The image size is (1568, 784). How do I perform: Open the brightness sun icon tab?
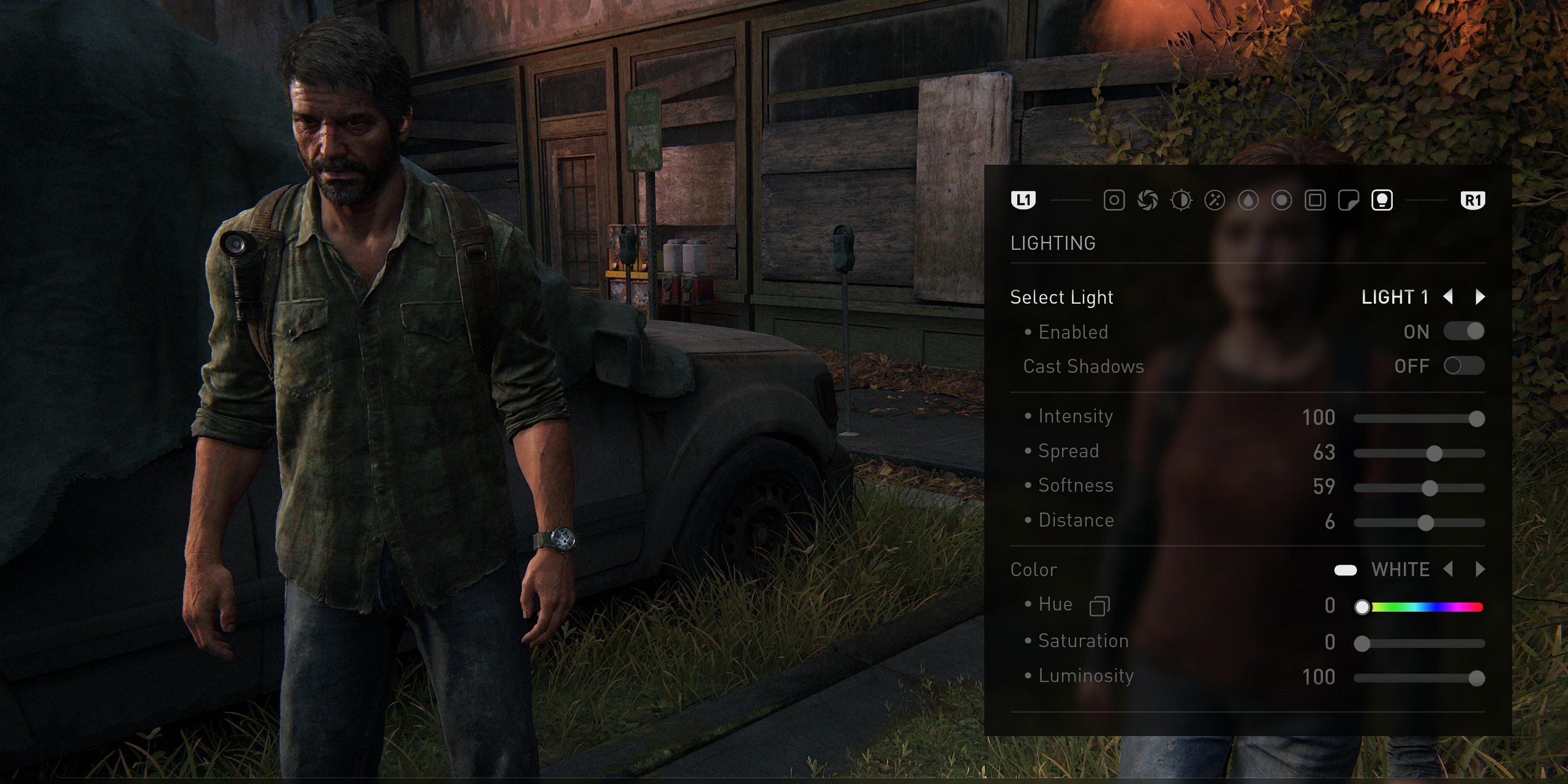point(1182,201)
